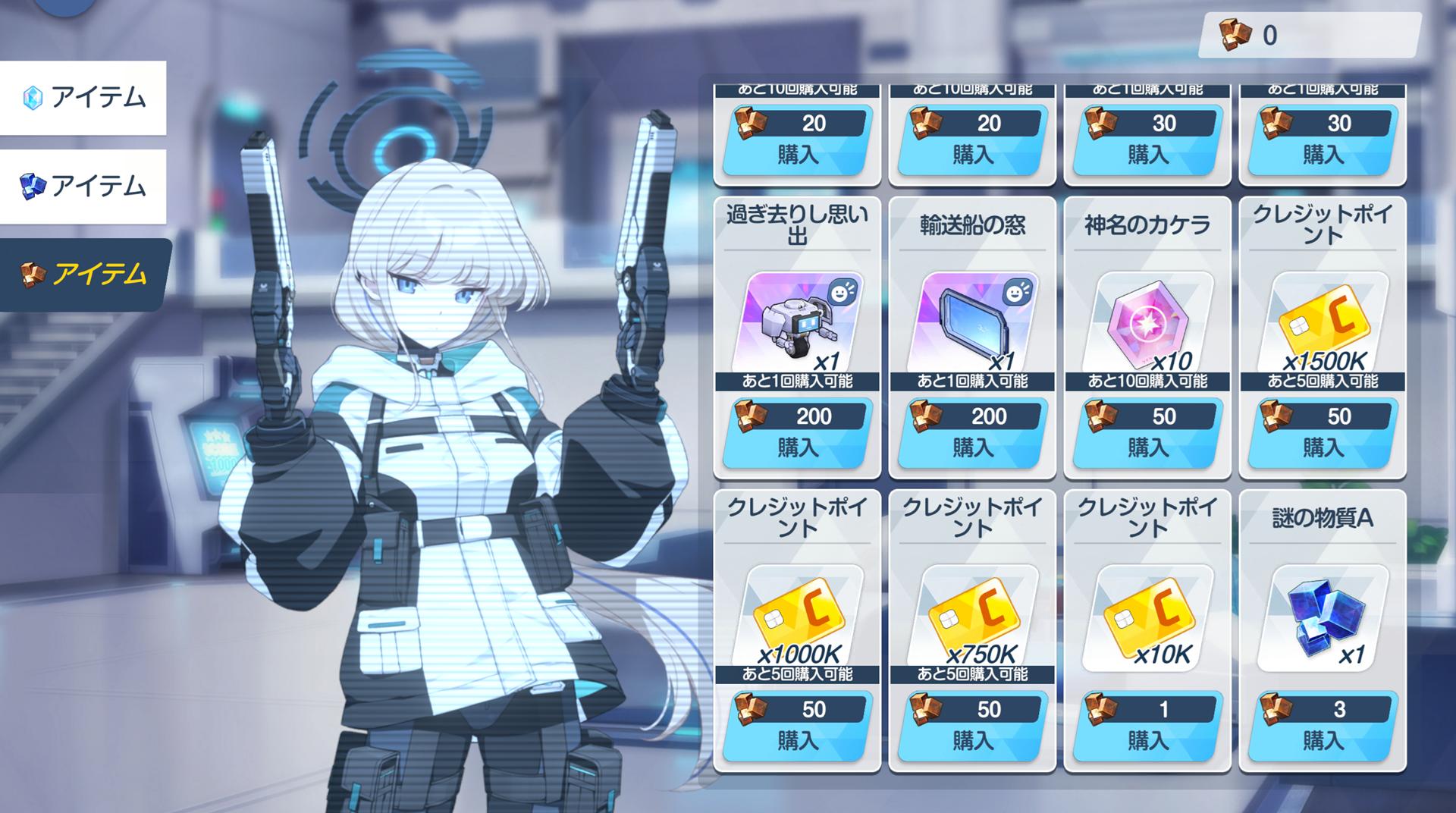Switch to the light blue crystal item tab
The width and height of the screenshot is (1456, 813).
click(x=83, y=98)
